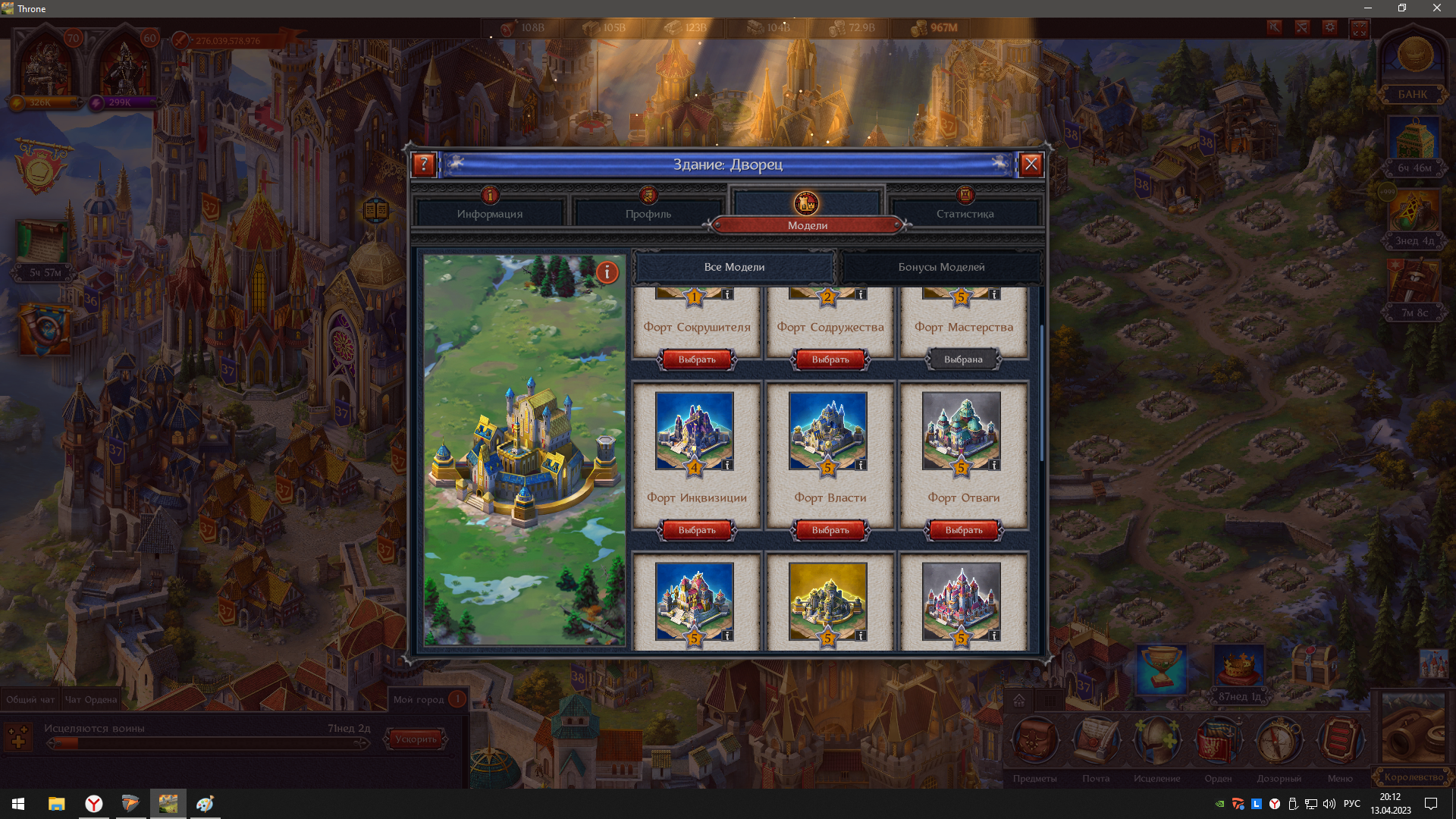Toggle fullscreen mode
The width and height of the screenshot is (1456, 819).
click(1360, 28)
